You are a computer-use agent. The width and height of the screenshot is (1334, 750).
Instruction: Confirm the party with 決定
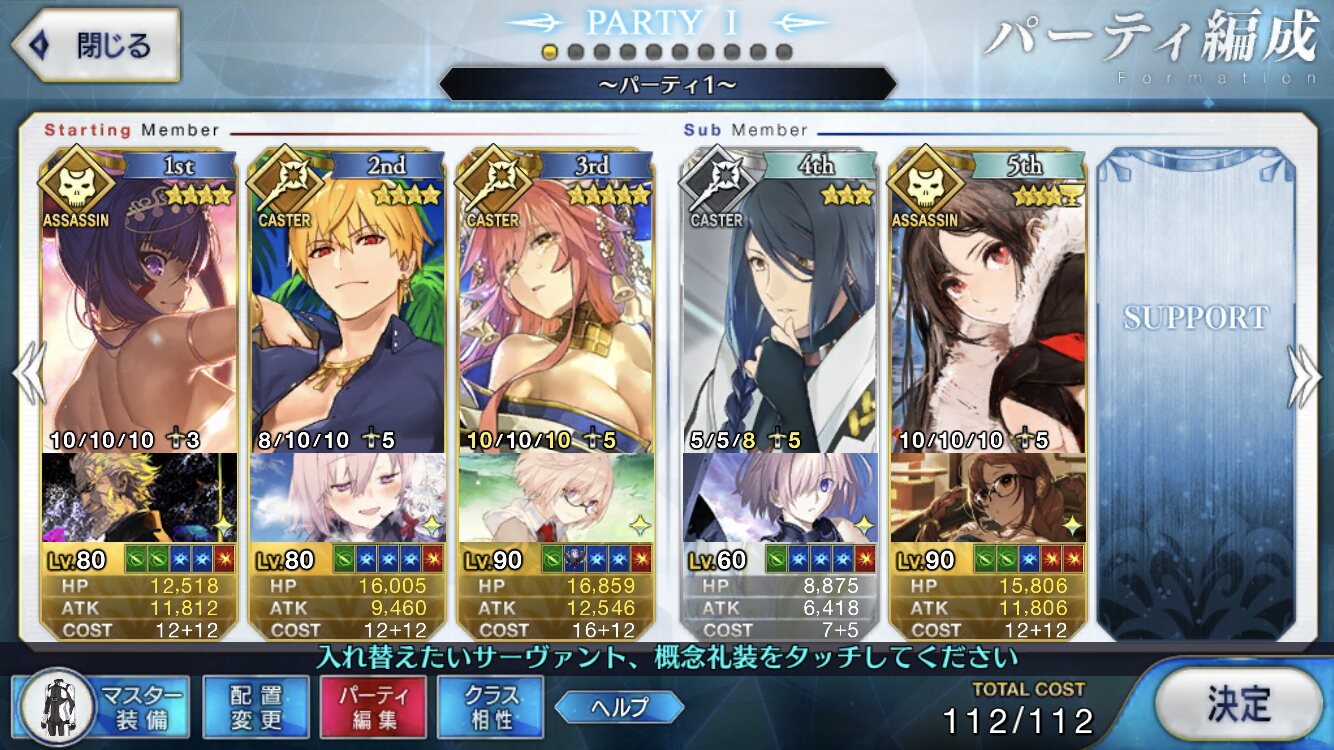pos(1238,704)
